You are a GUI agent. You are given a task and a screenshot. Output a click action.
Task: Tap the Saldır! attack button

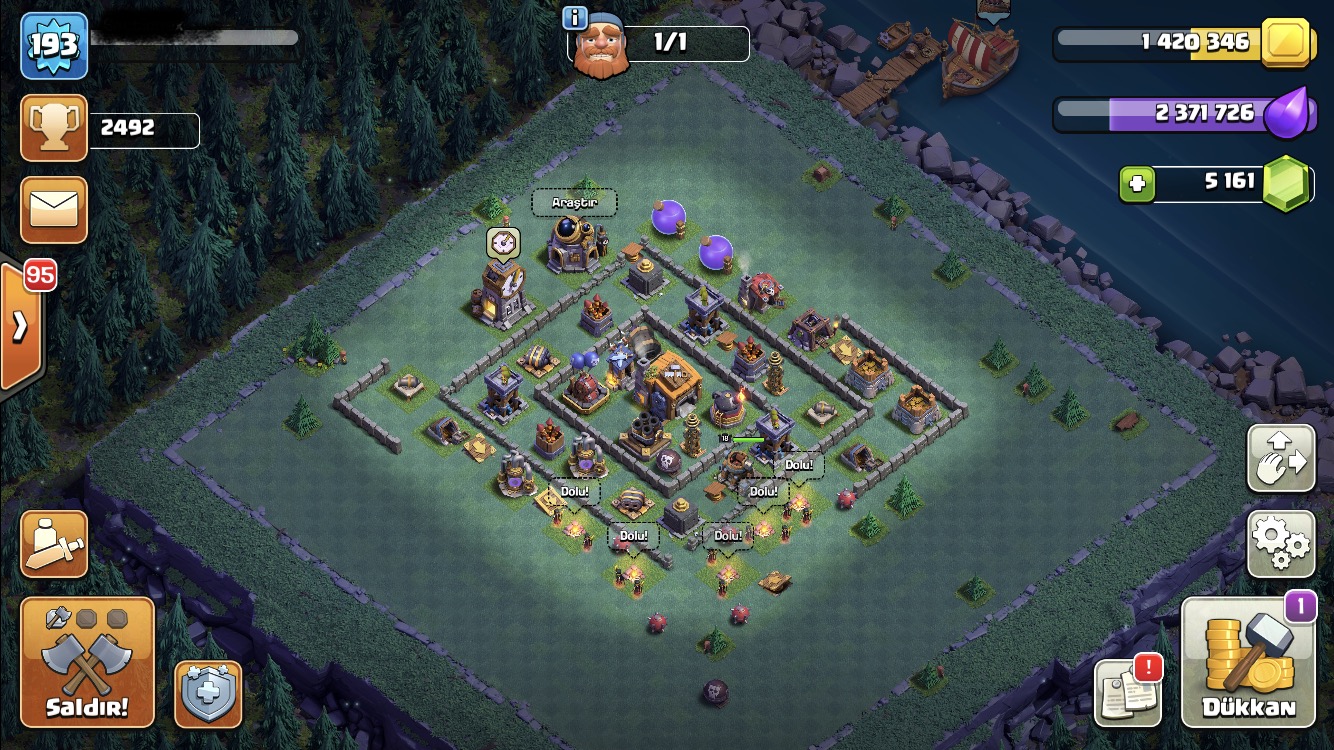(x=87, y=663)
